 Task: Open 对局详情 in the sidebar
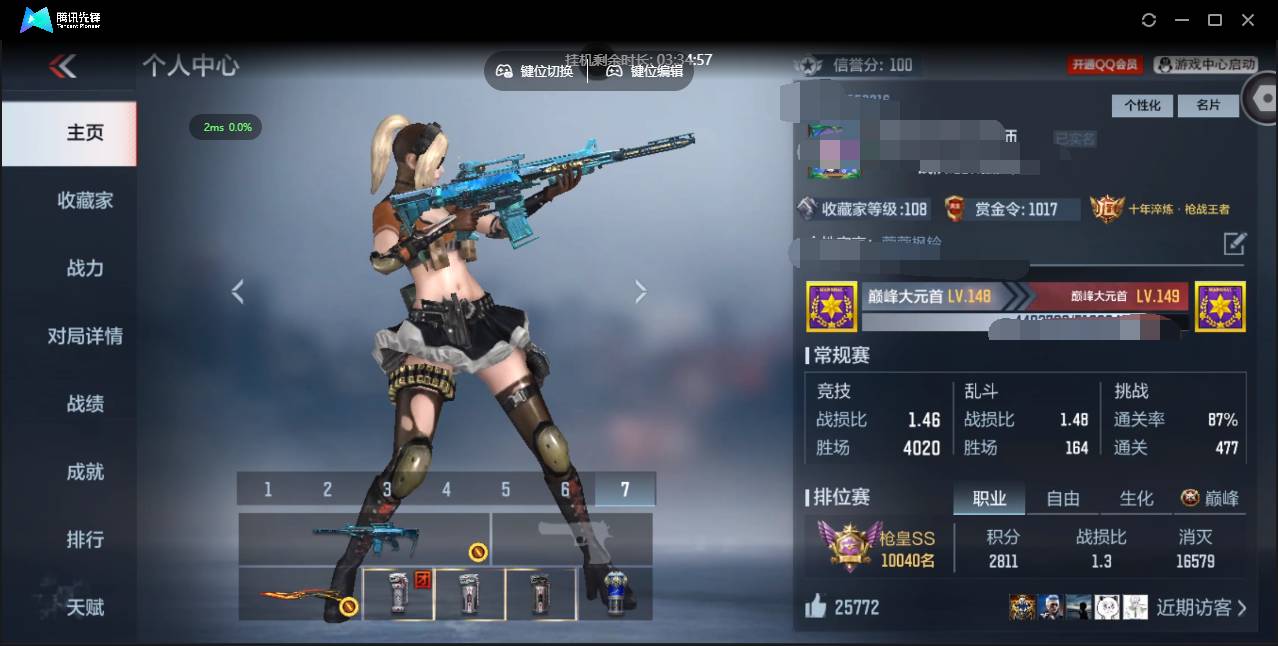pos(85,336)
